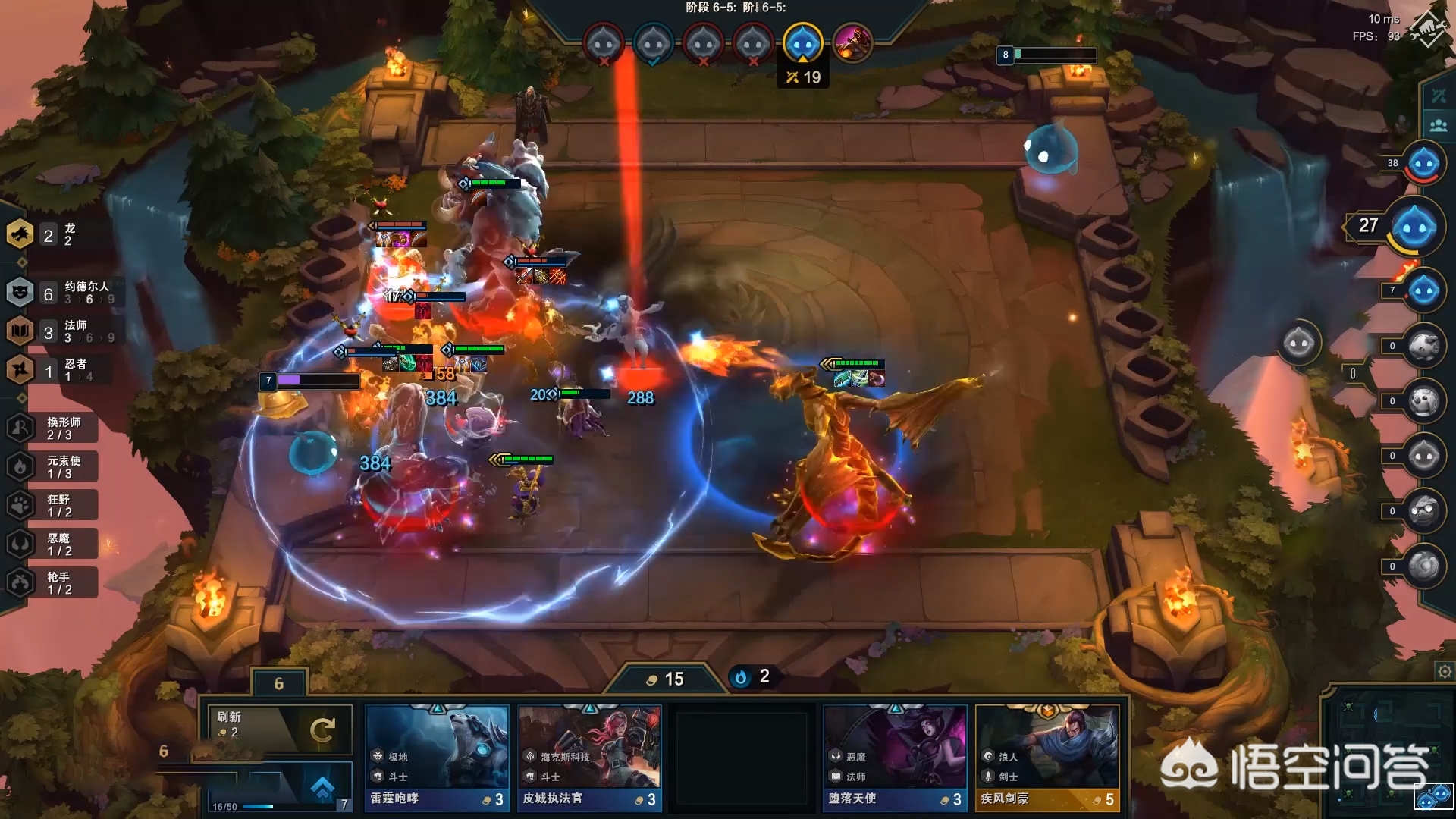This screenshot has height=819, width=1456.
Task: Refresh the shop with the 刷新 button
Action: click(278, 730)
